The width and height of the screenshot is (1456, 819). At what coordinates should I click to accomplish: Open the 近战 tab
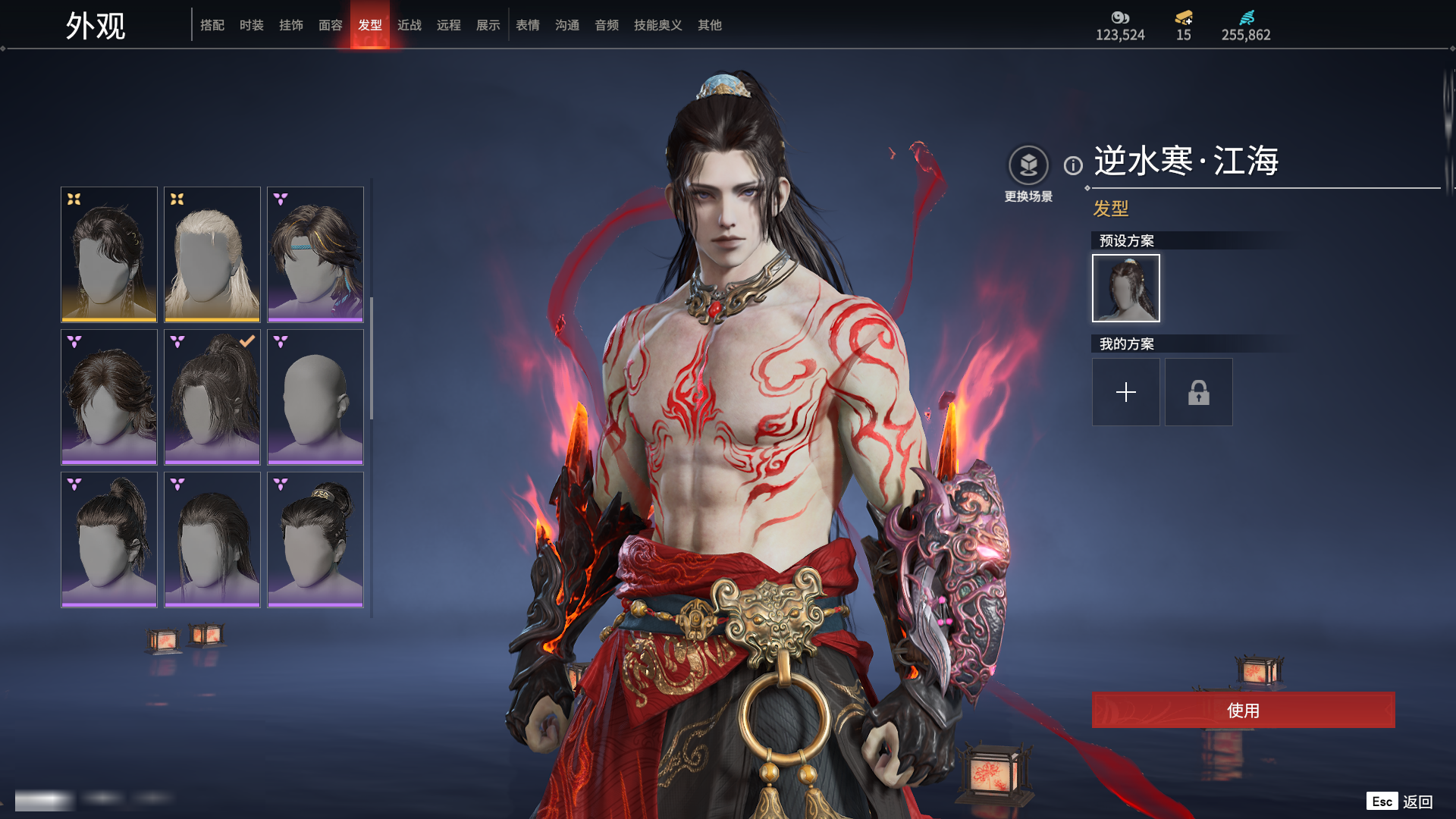[409, 25]
